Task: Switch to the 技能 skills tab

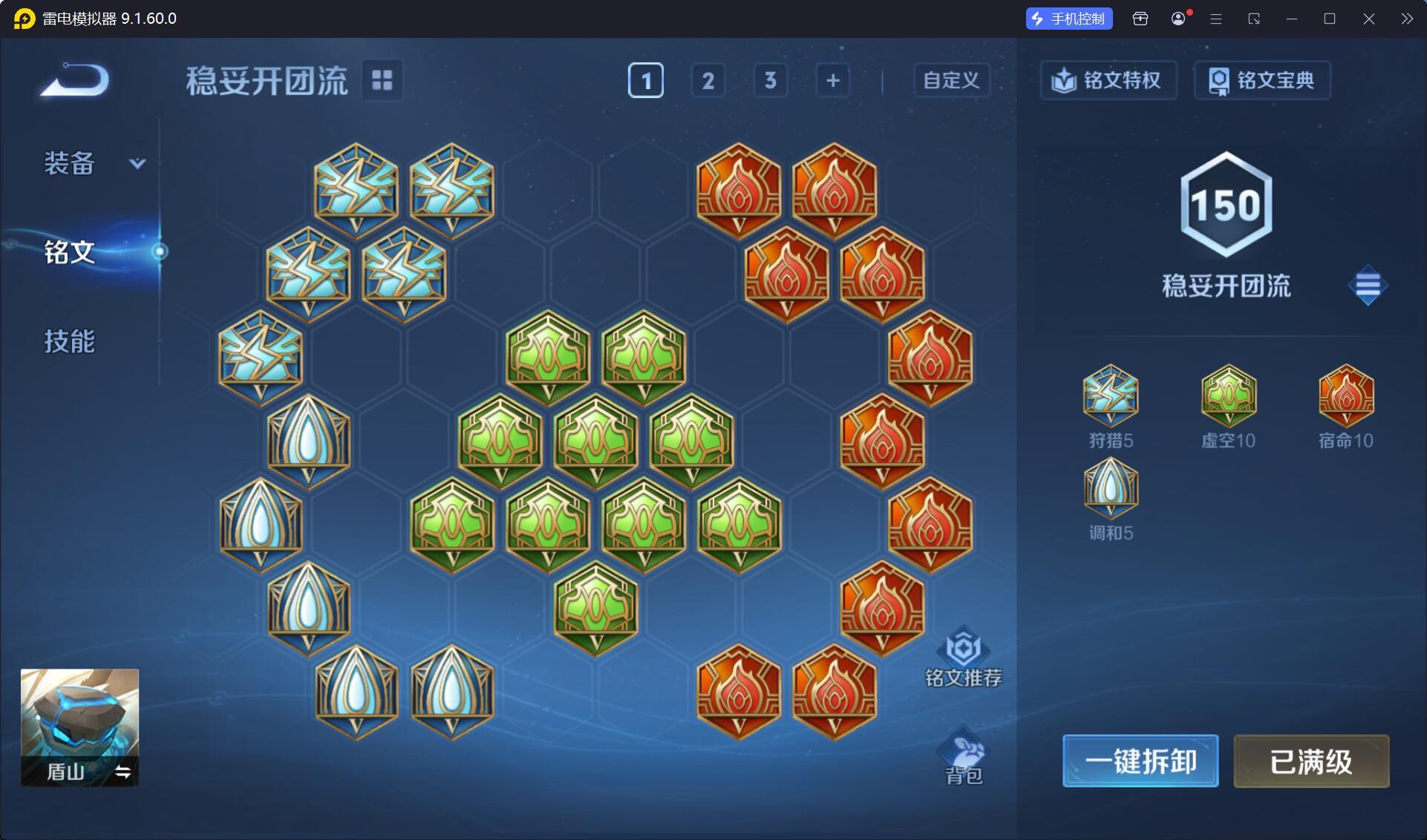Action: 70,341
